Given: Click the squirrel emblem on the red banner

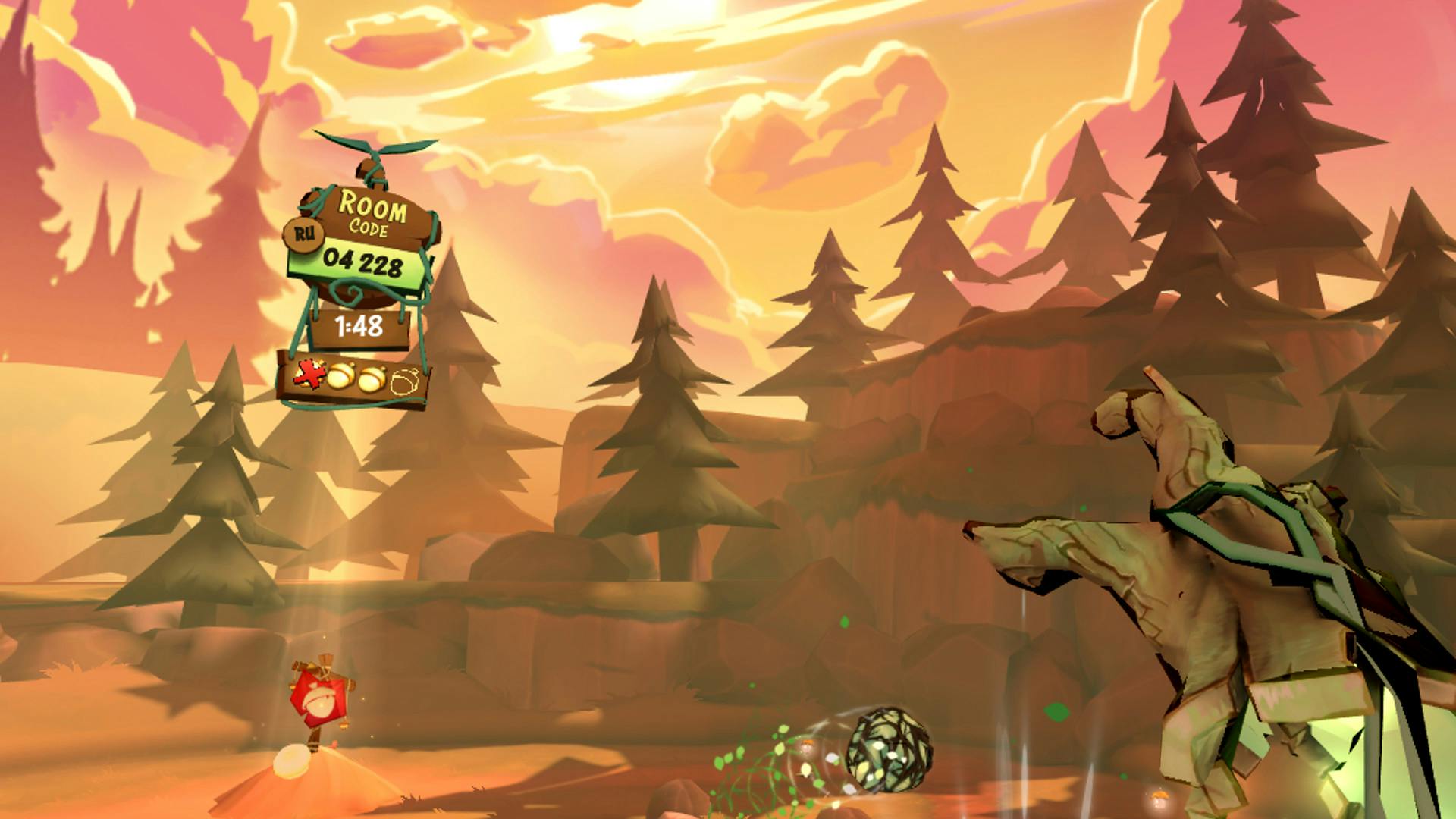Looking at the screenshot, I should (x=322, y=703).
